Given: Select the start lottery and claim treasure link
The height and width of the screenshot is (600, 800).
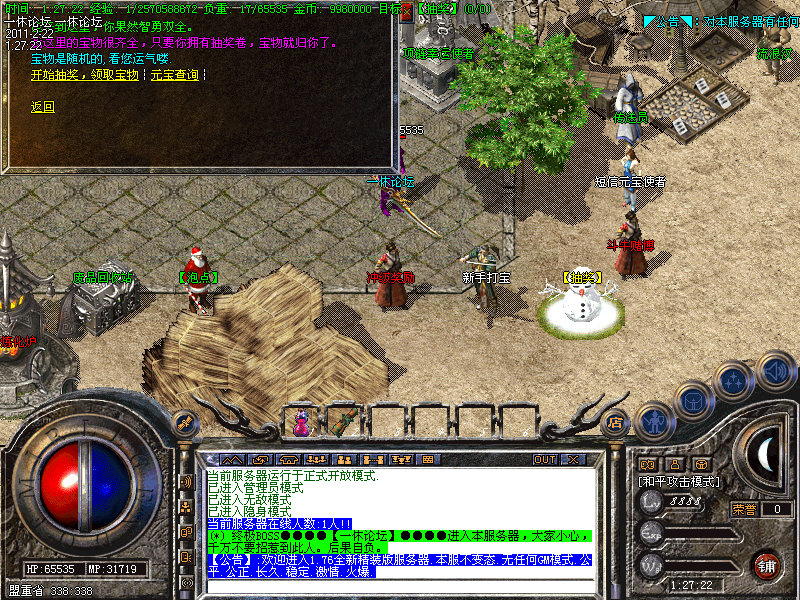Looking at the screenshot, I should pyautogui.click(x=84, y=75).
